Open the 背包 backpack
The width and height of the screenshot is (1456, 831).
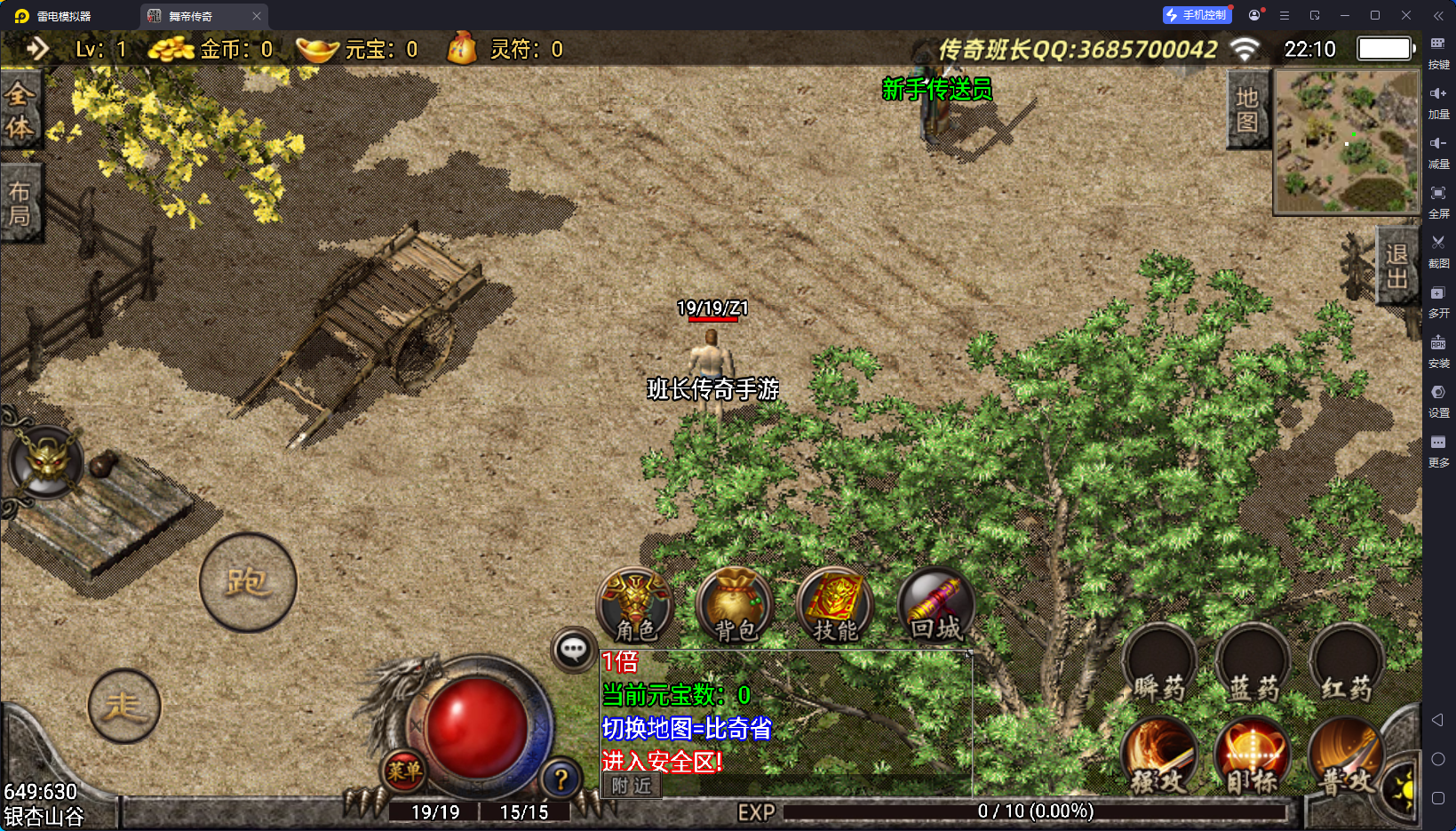coord(736,606)
